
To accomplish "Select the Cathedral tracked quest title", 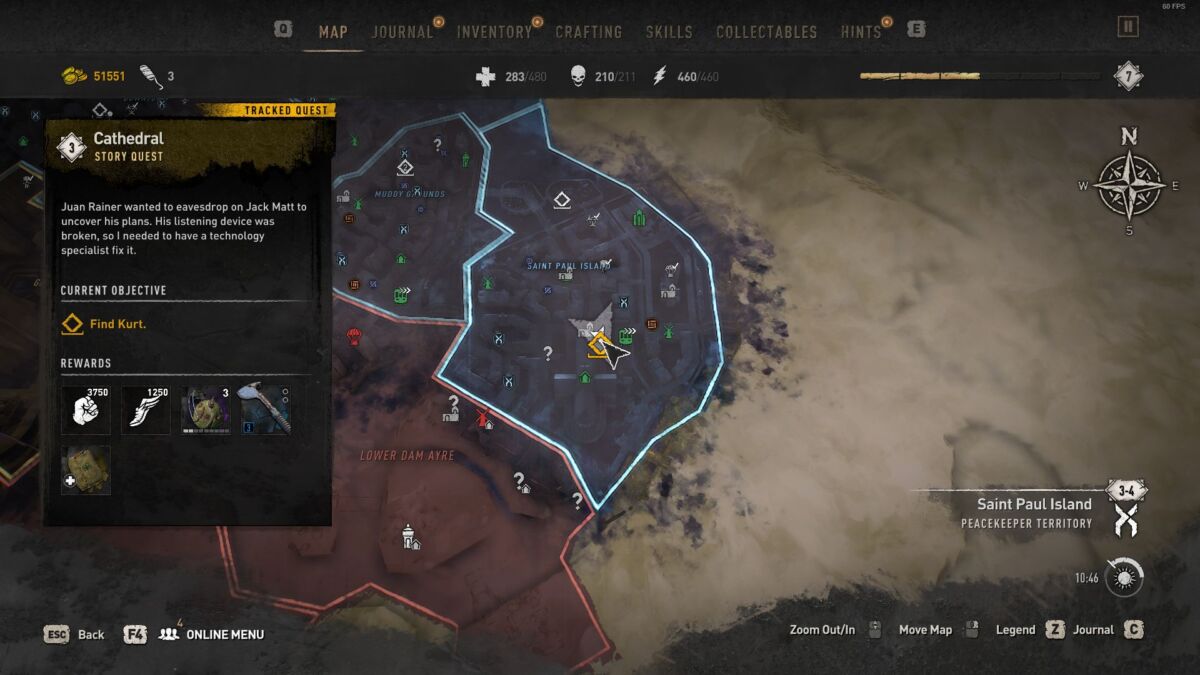I will pyautogui.click(x=129, y=139).
